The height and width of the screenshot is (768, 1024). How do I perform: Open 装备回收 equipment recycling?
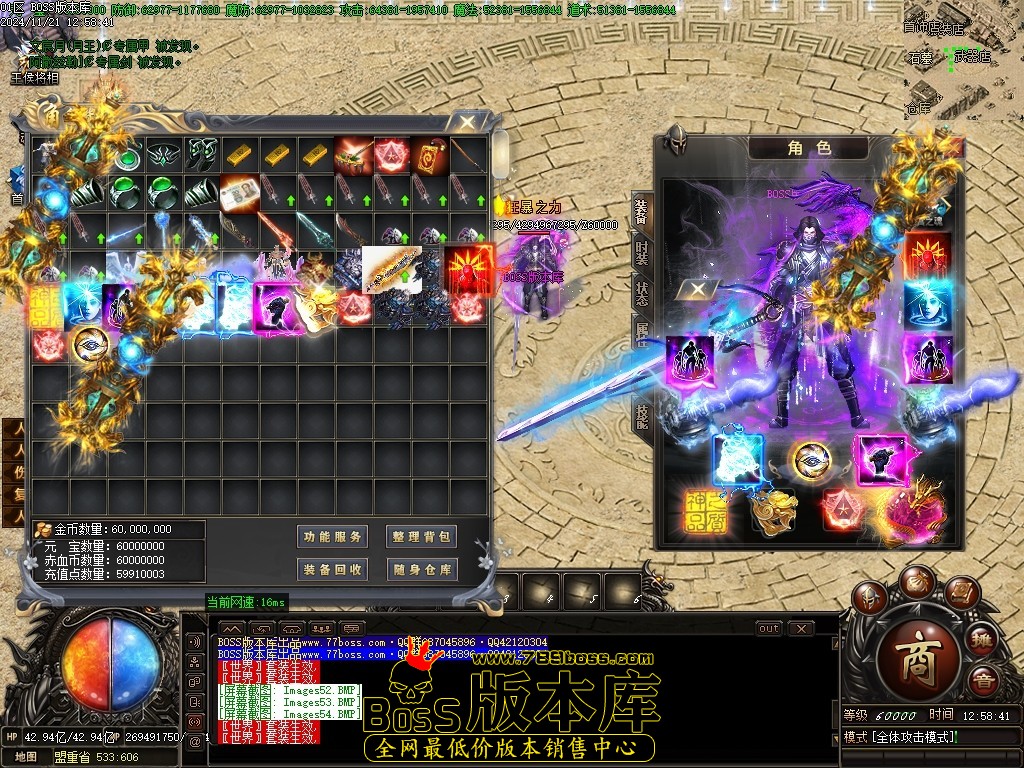tap(334, 570)
